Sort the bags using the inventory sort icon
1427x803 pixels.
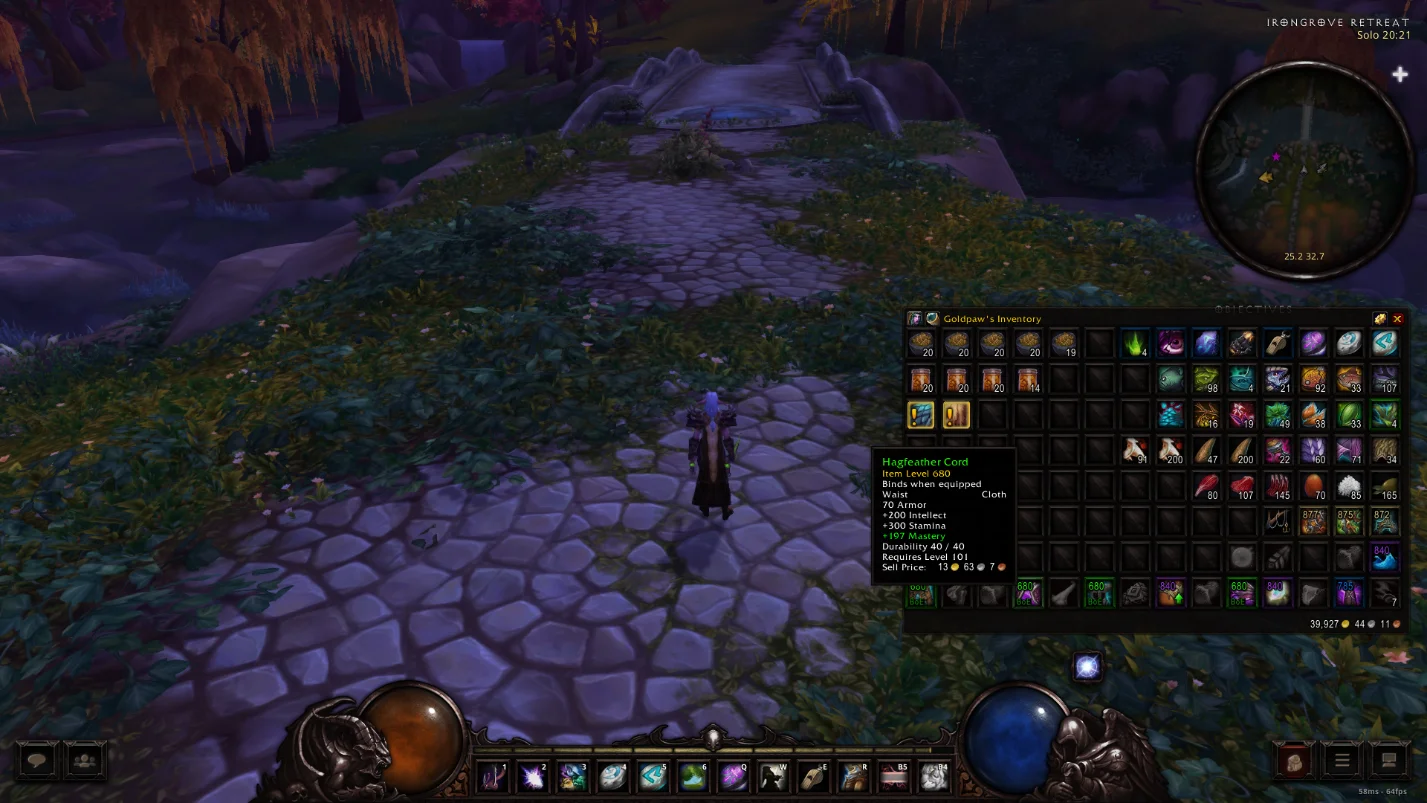(1380, 318)
